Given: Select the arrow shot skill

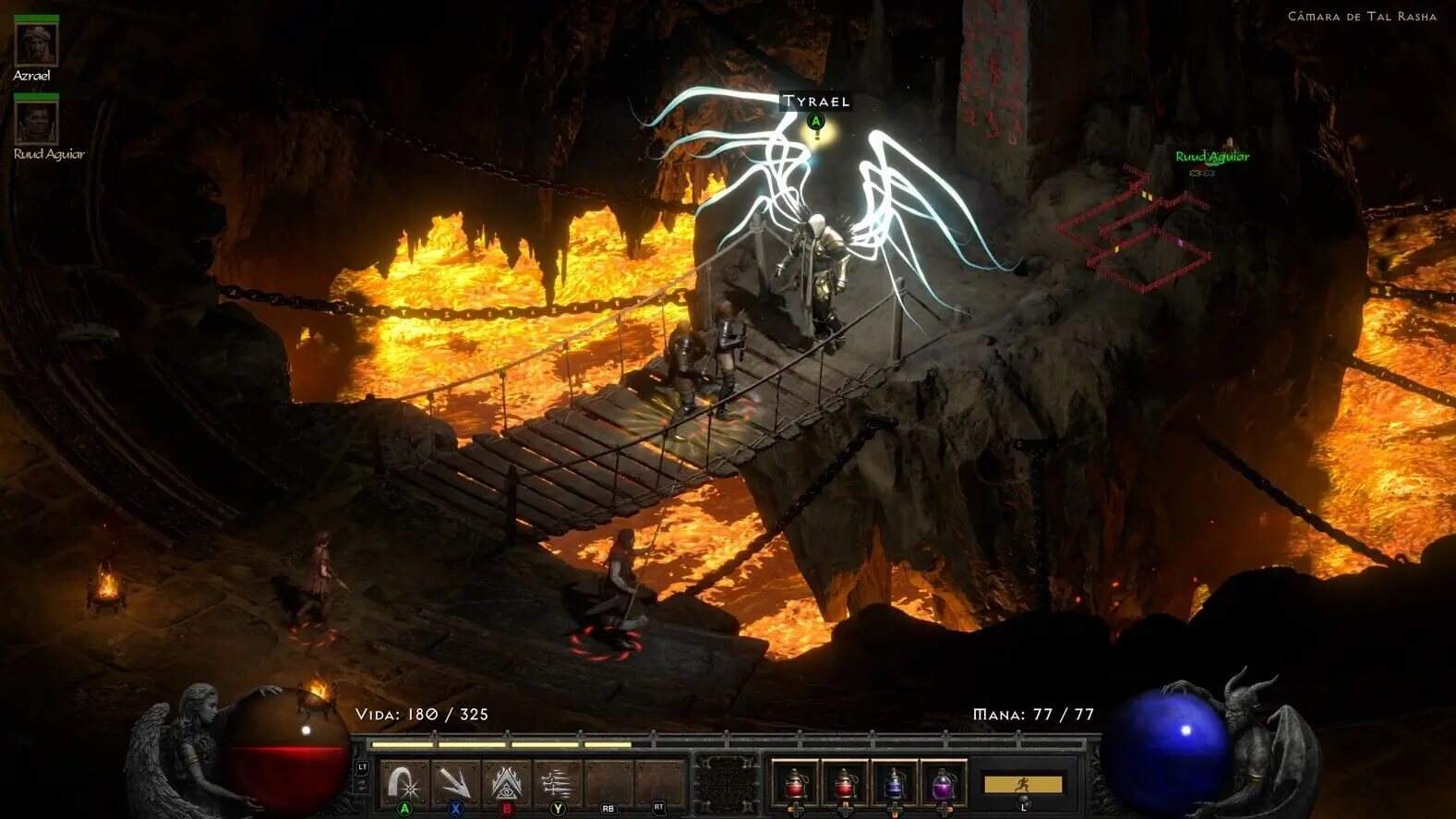Looking at the screenshot, I should pos(454,784).
